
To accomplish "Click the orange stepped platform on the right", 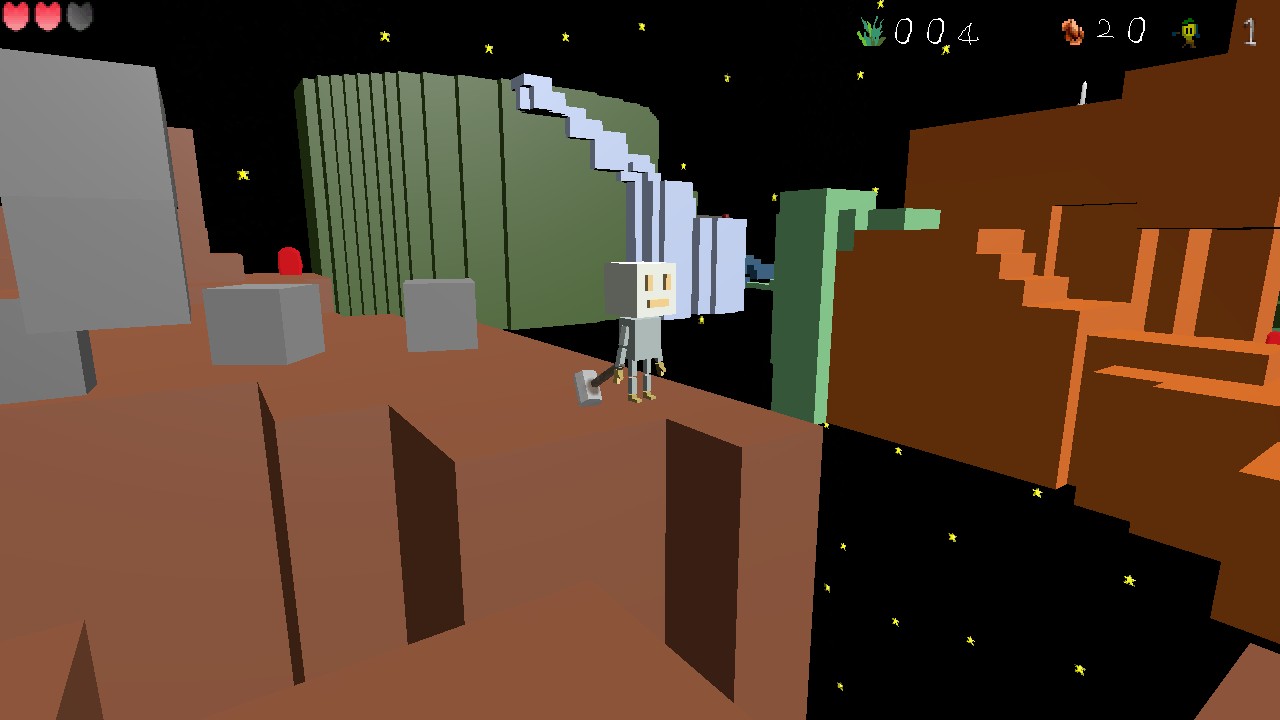I will pyautogui.click(x=1010, y=260).
